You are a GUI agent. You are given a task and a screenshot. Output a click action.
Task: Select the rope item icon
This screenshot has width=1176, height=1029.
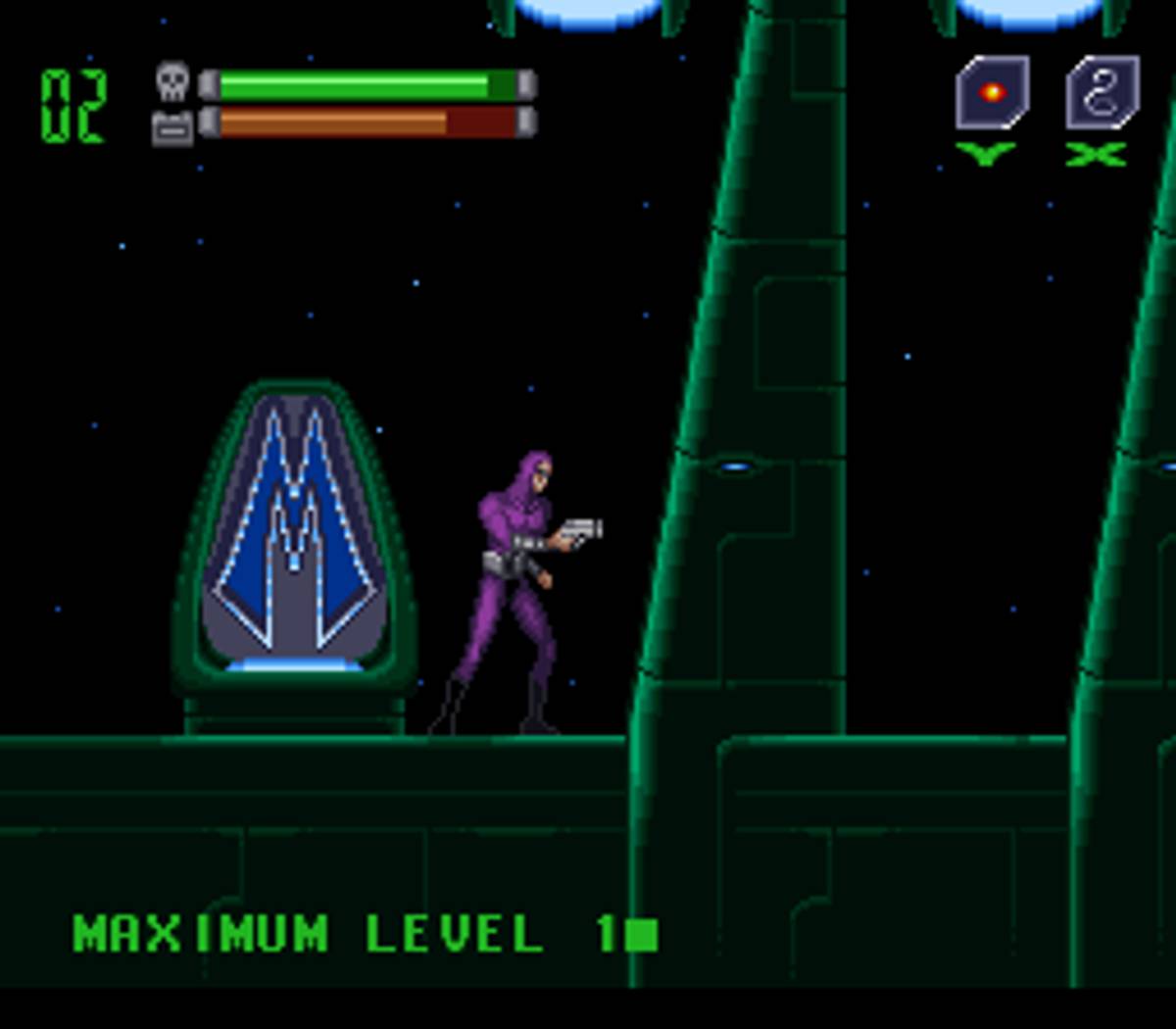[x=1102, y=93]
